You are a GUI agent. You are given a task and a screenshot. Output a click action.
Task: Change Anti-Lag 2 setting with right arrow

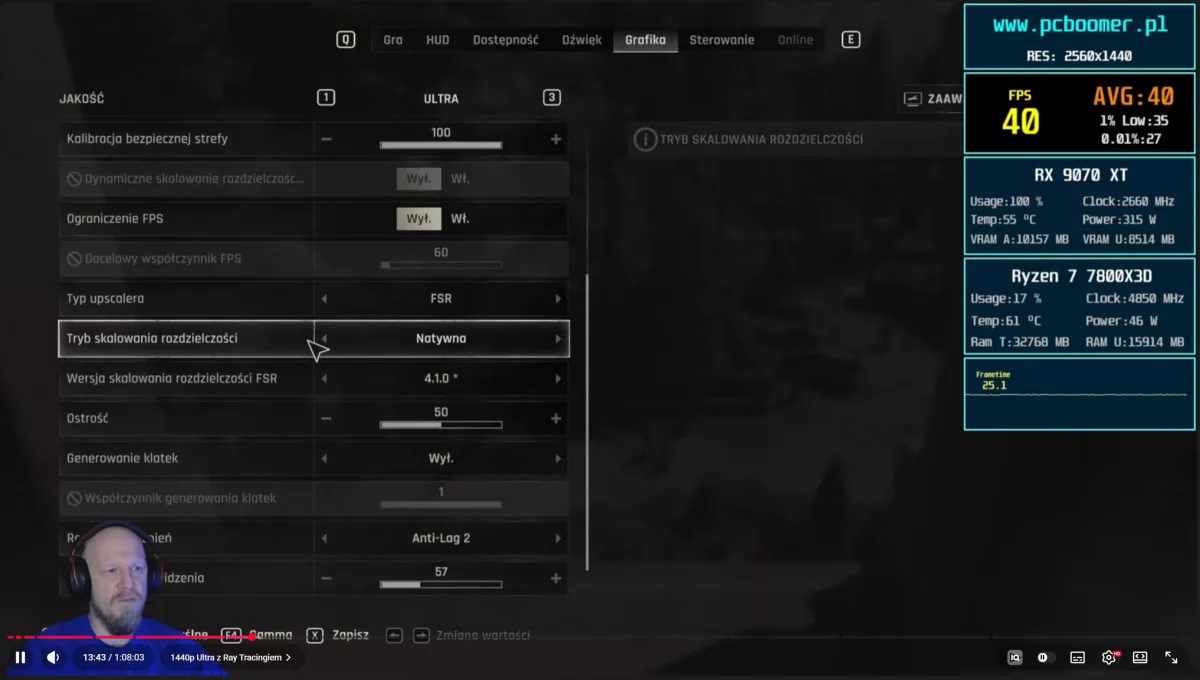[x=558, y=539]
